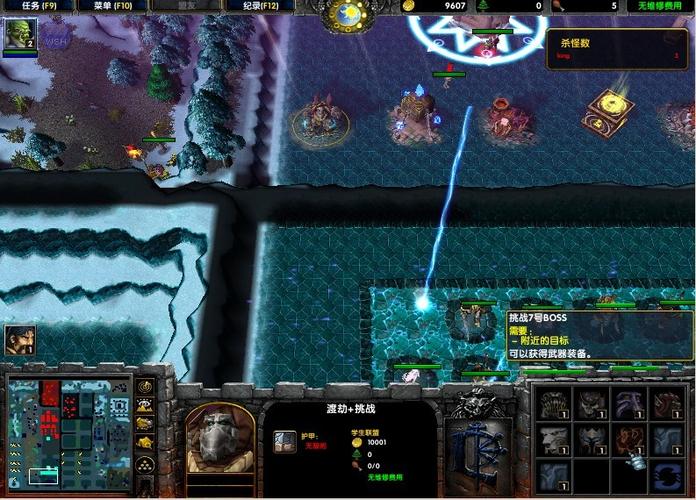Screen dimensions: 696x500
Task: Select the idle worker portrait icon
Action: pos(19,340)
